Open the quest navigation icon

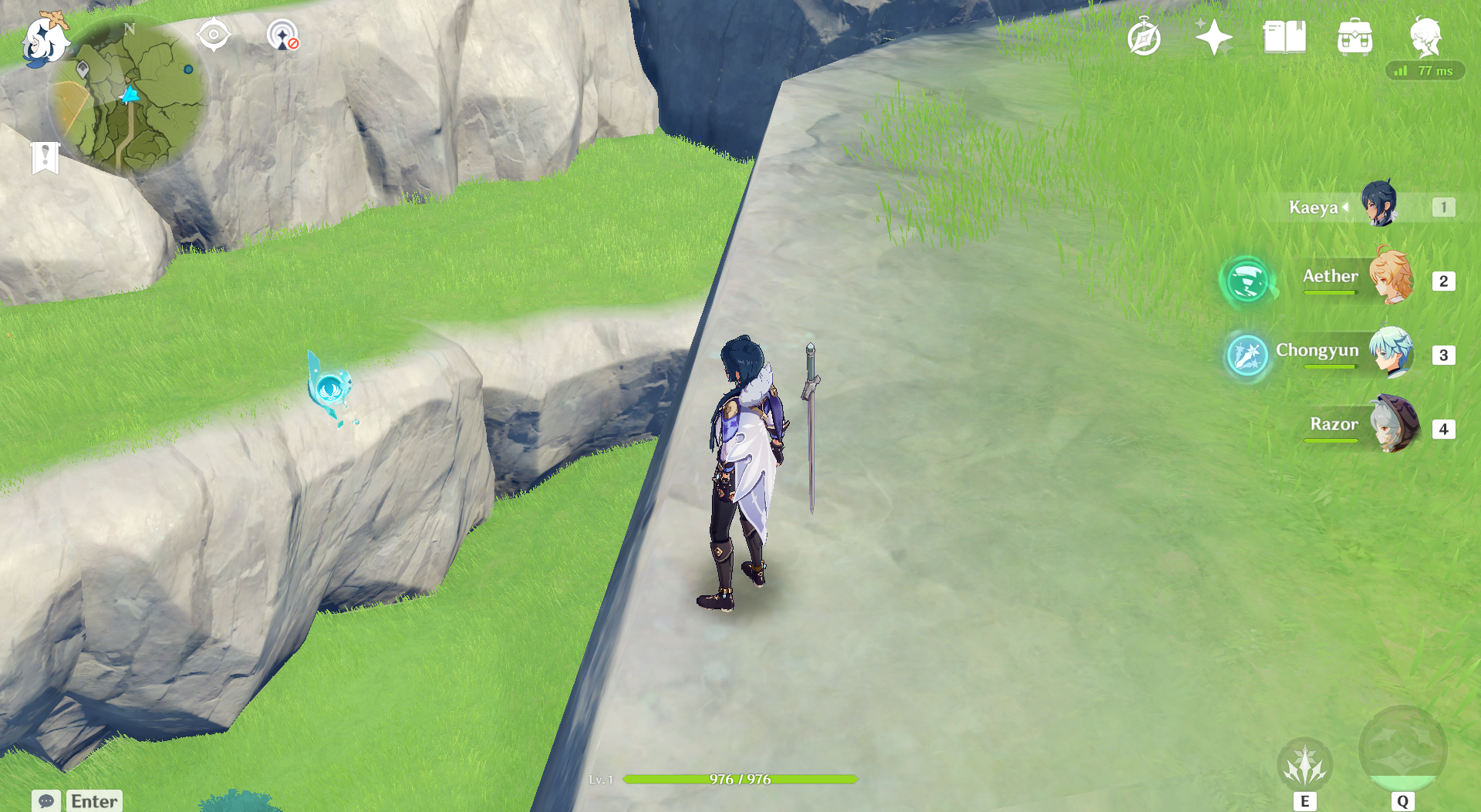pos(214,35)
